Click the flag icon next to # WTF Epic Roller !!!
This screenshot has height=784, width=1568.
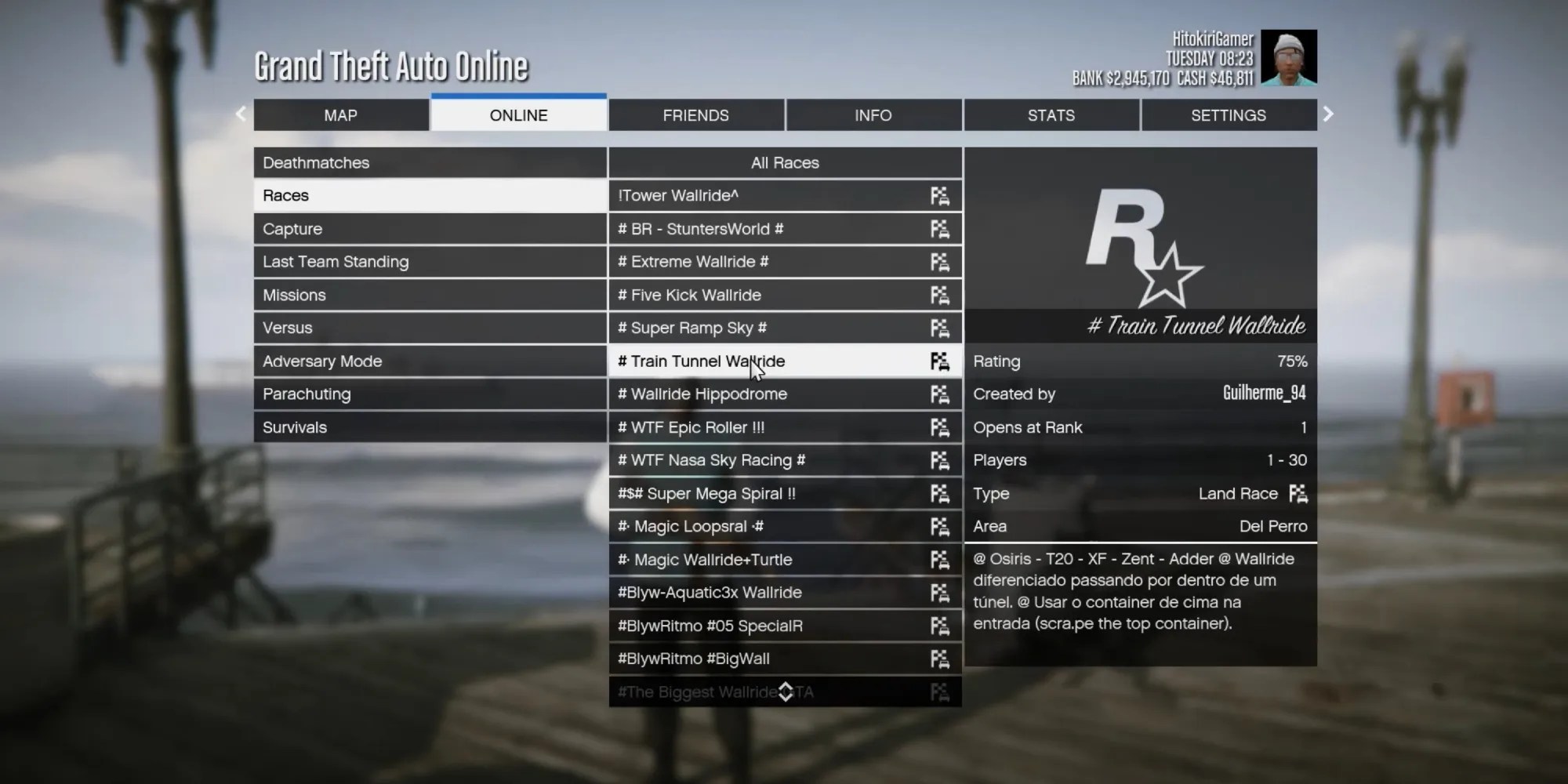point(939,427)
